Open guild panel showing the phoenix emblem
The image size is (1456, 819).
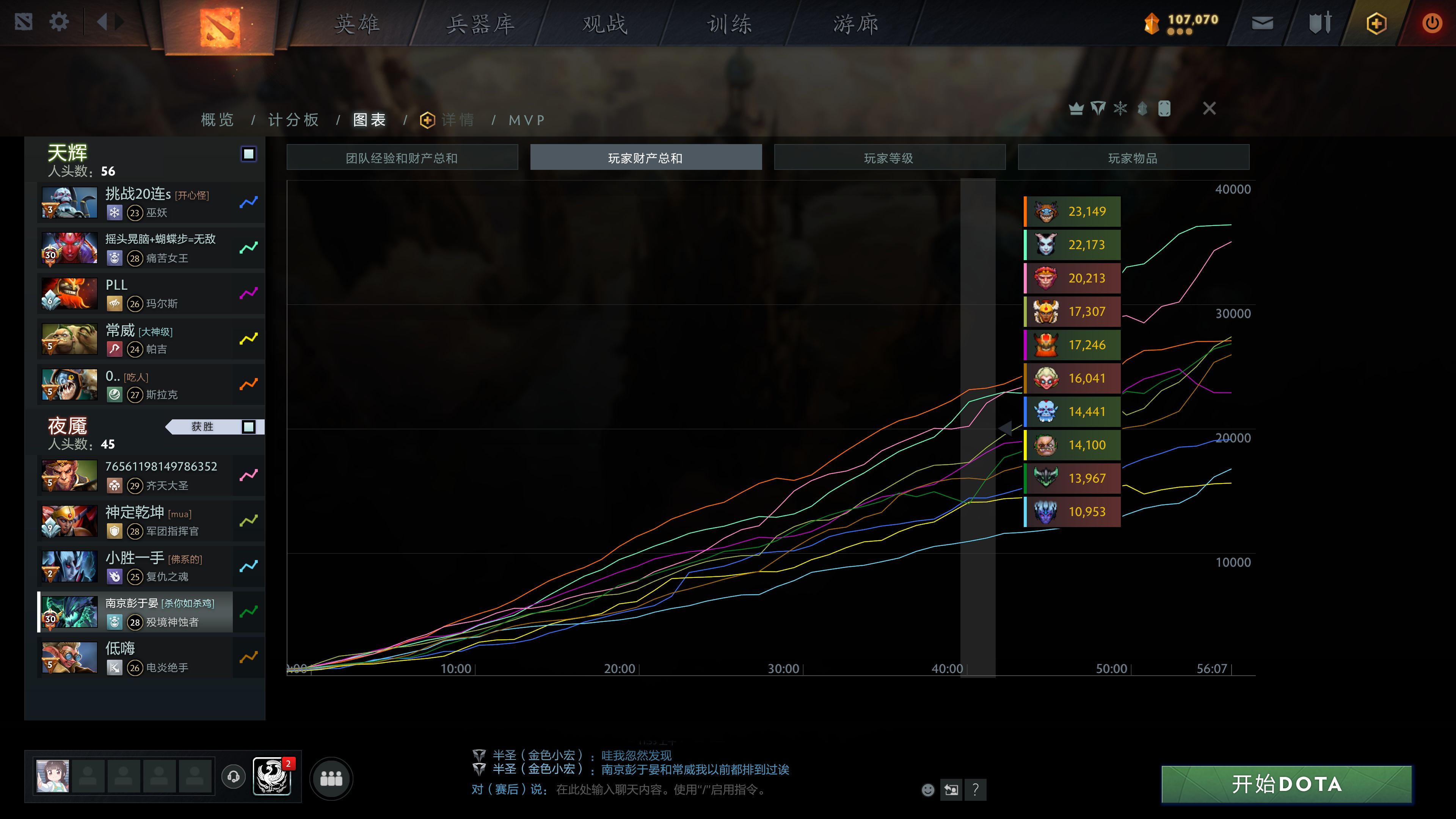tap(272, 777)
